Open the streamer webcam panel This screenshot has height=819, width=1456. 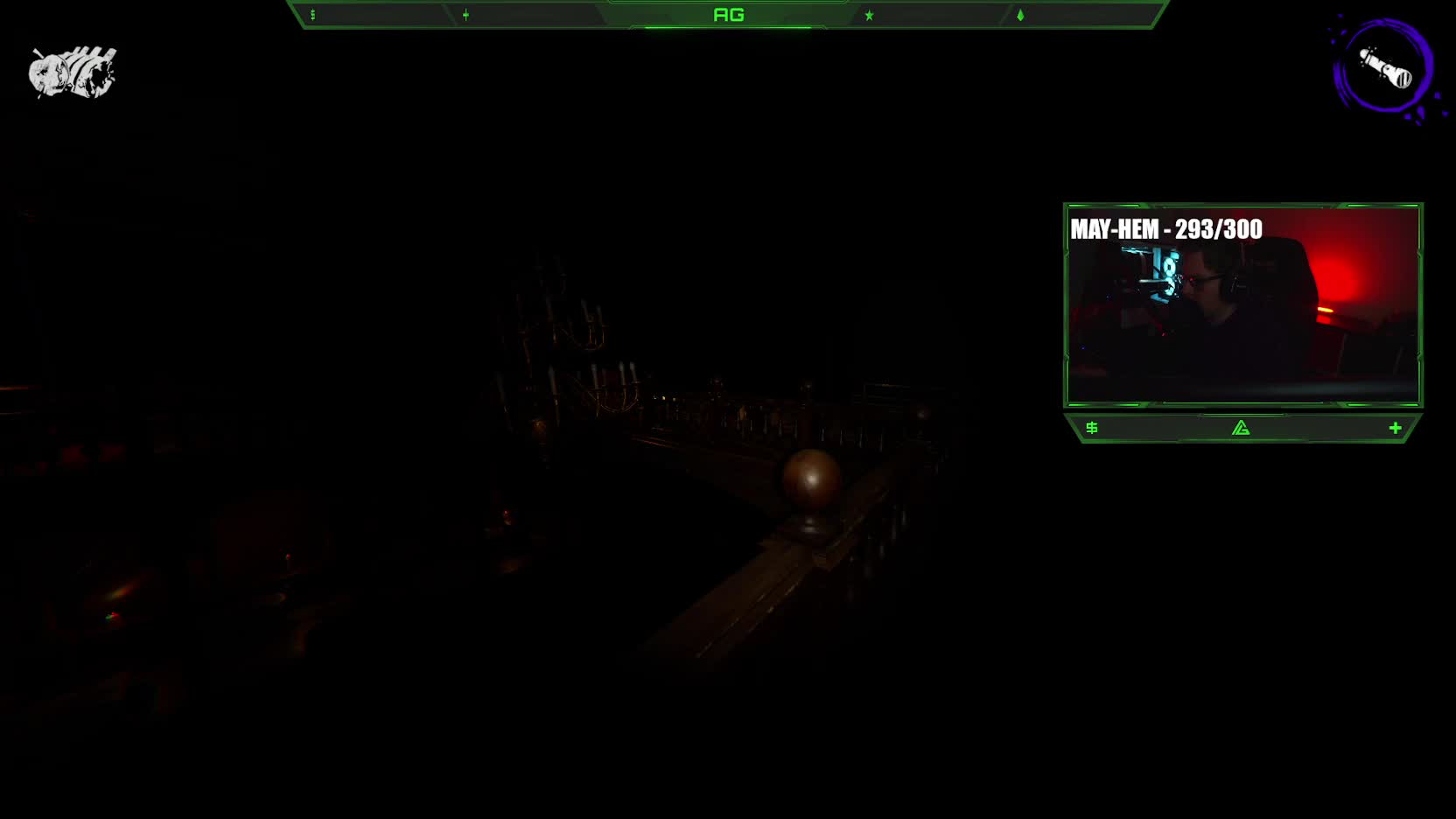1242,305
